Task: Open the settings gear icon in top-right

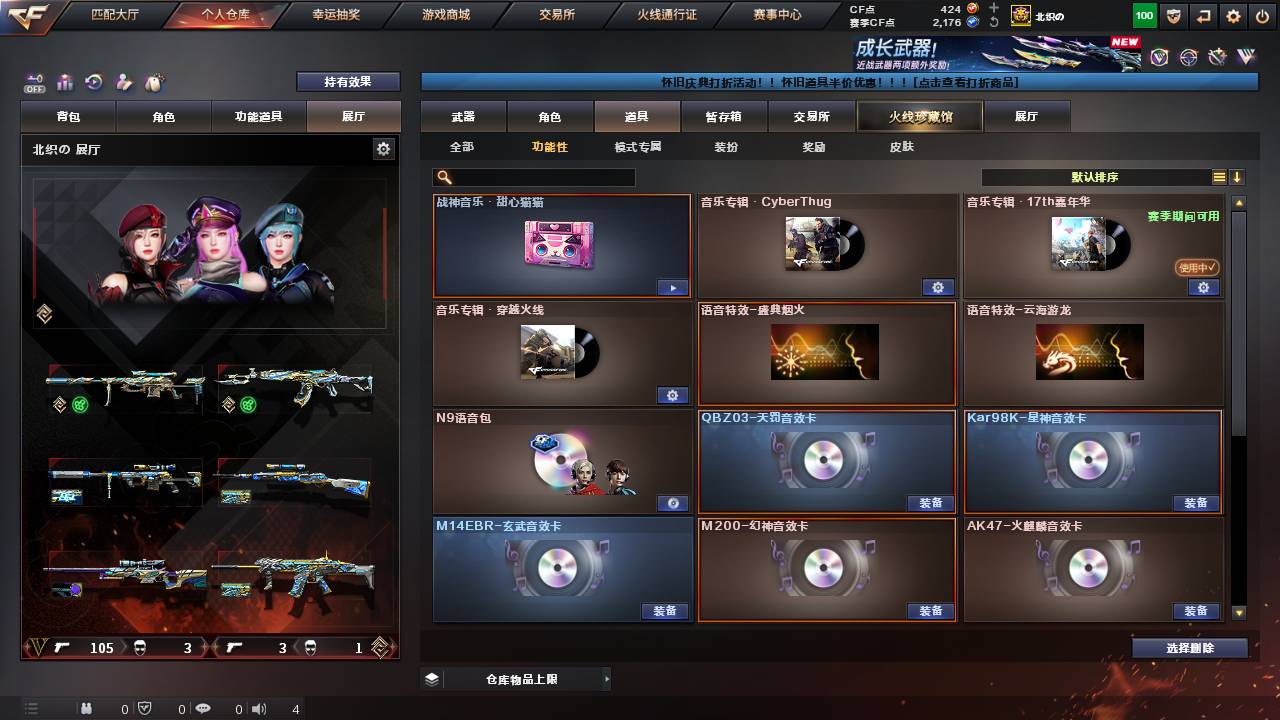Action: (x=1233, y=15)
